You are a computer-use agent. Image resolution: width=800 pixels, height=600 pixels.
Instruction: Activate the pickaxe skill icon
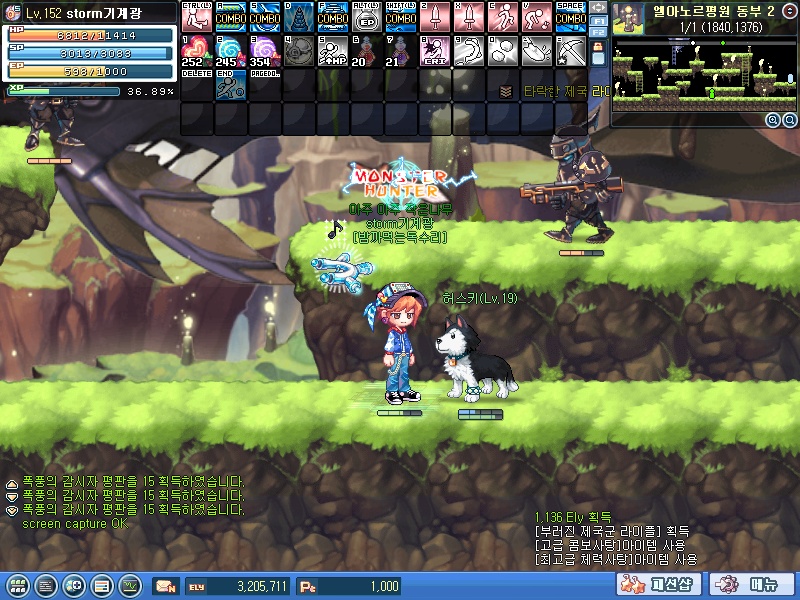[x=570, y=50]
